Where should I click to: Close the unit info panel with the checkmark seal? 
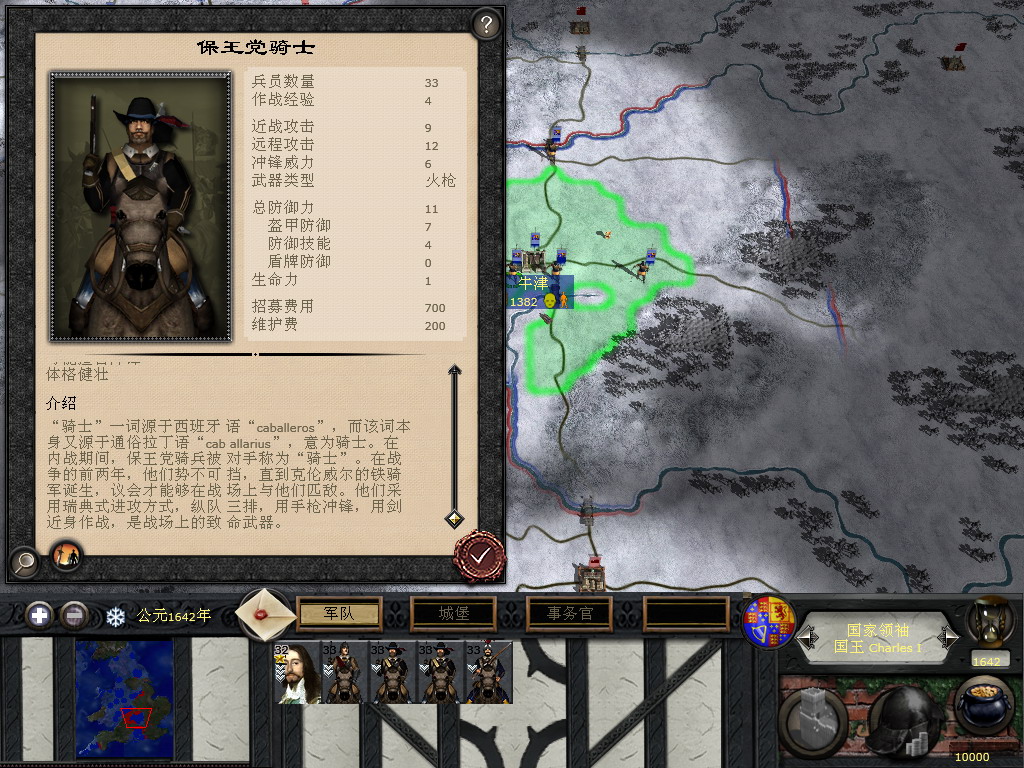[x=479, y=554]
